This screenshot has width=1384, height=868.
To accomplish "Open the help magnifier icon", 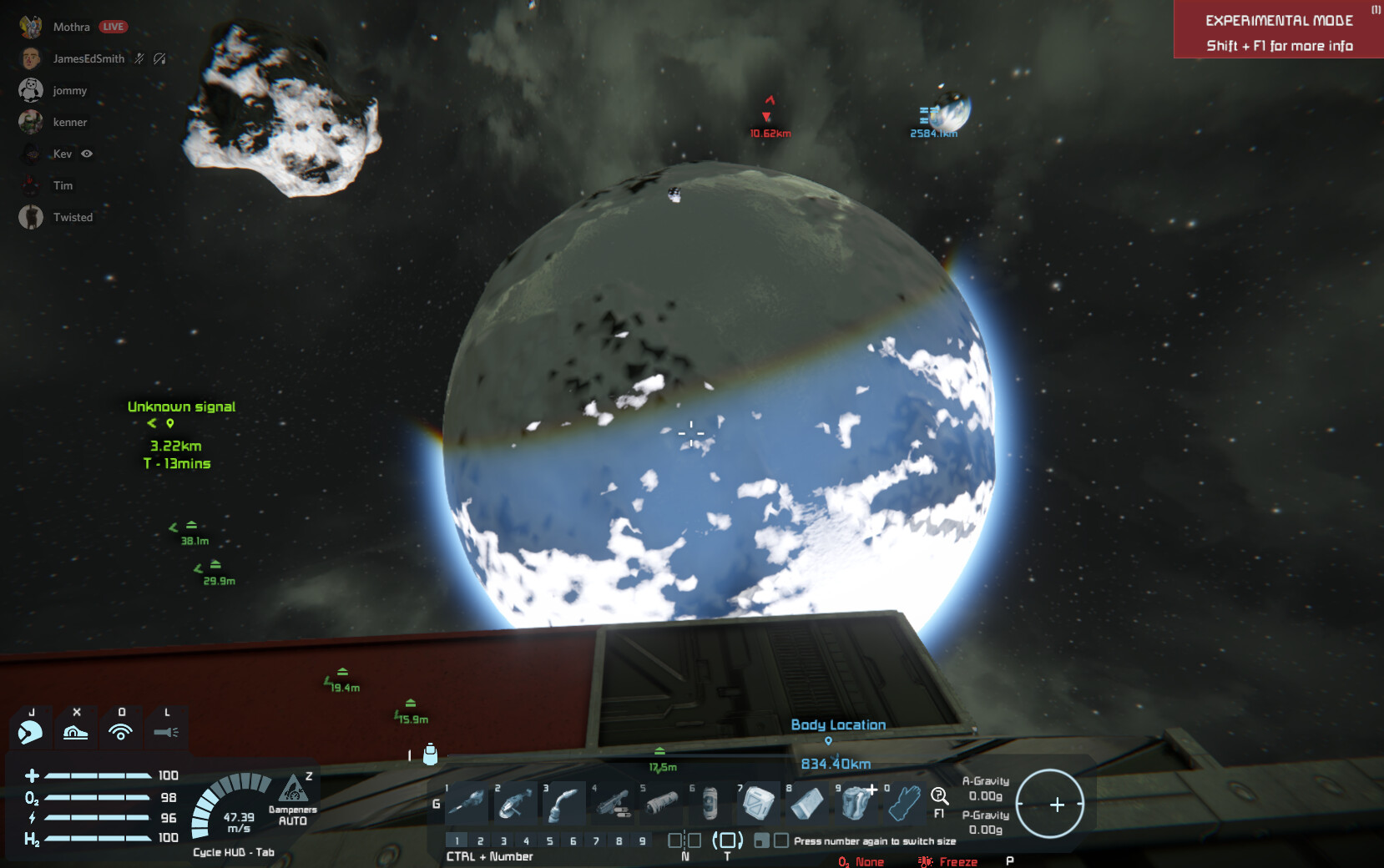I will pyautogui.click(x=939, y=797).
